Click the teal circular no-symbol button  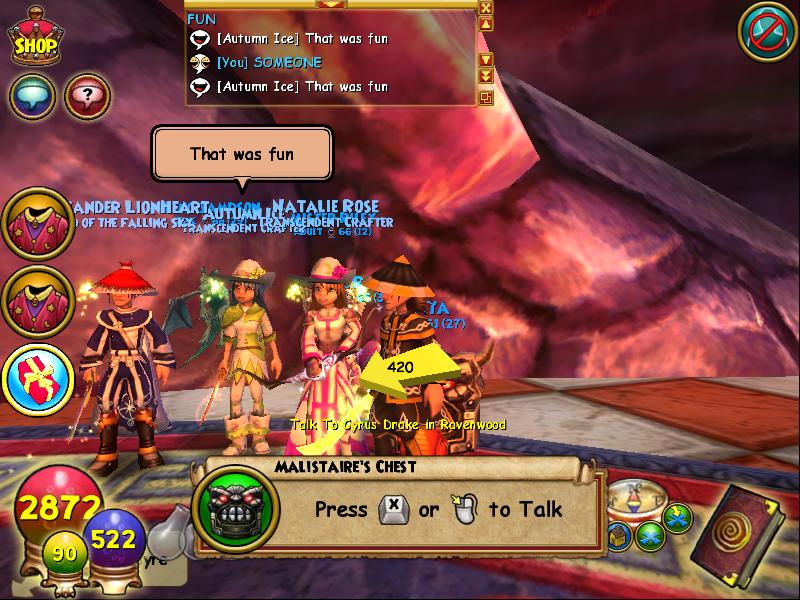click(x=767, y=32)
